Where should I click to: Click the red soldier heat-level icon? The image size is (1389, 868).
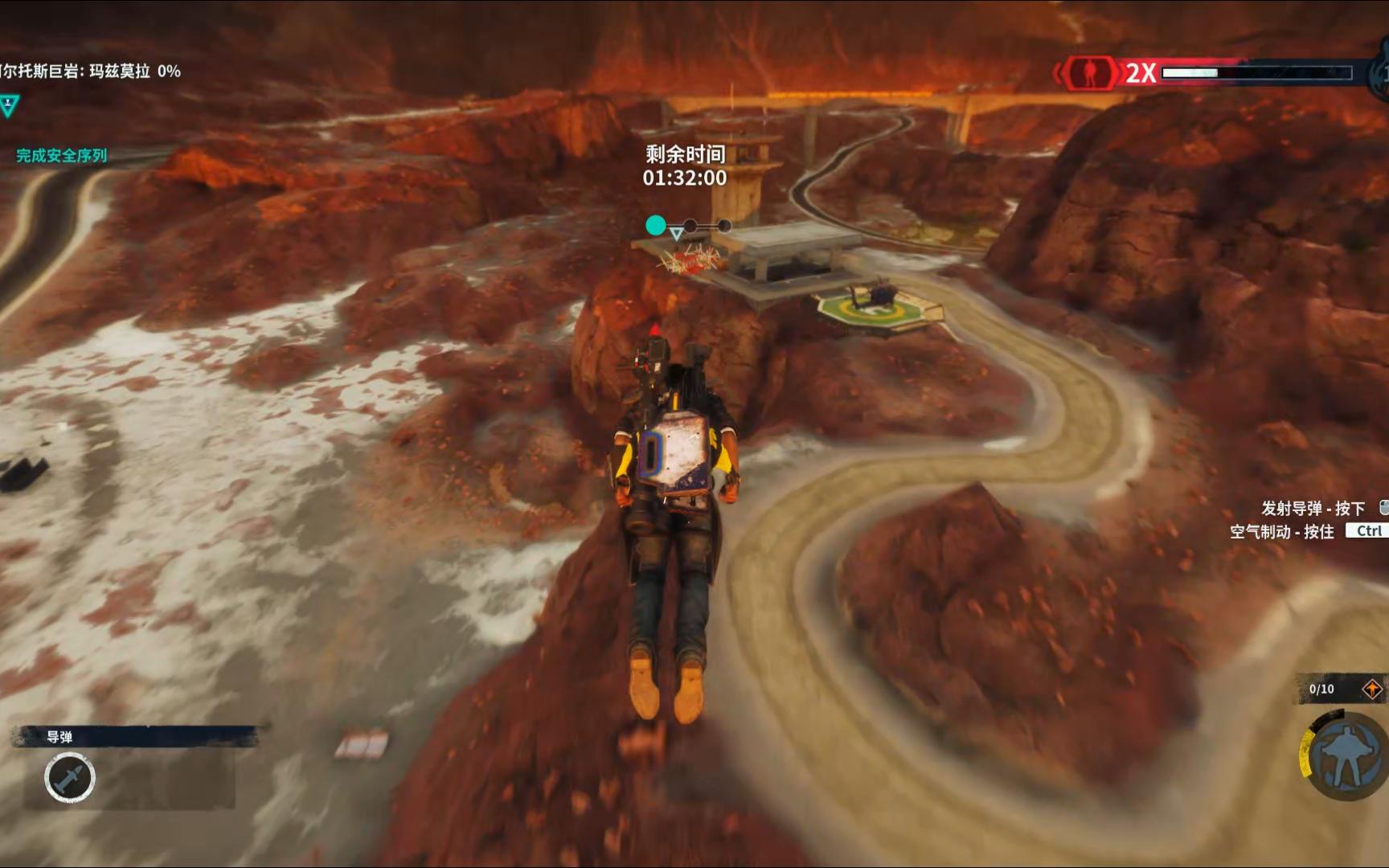1090,73
